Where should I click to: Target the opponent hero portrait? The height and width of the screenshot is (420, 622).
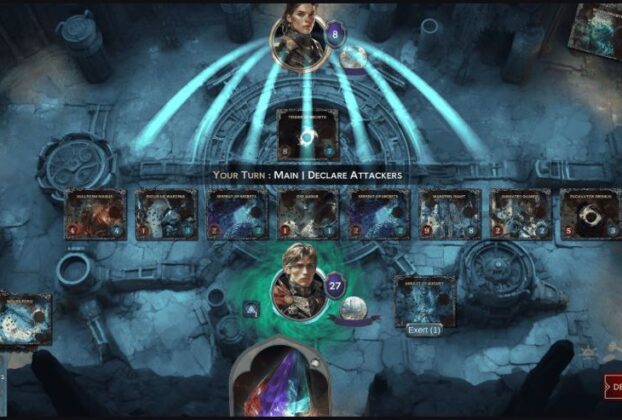click(x=300, y=38)
